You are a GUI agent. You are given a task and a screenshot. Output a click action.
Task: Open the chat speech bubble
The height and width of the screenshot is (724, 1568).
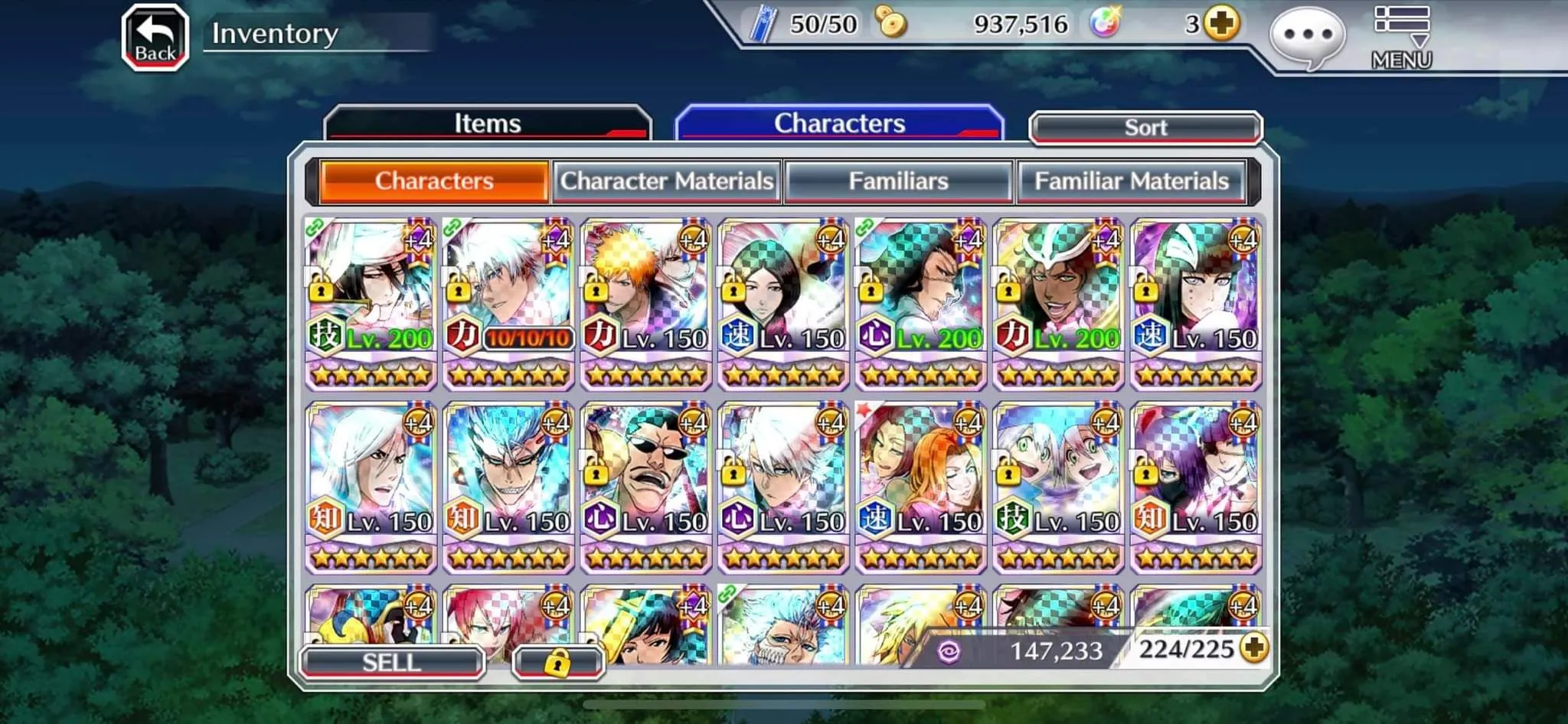coord(1307,37)
